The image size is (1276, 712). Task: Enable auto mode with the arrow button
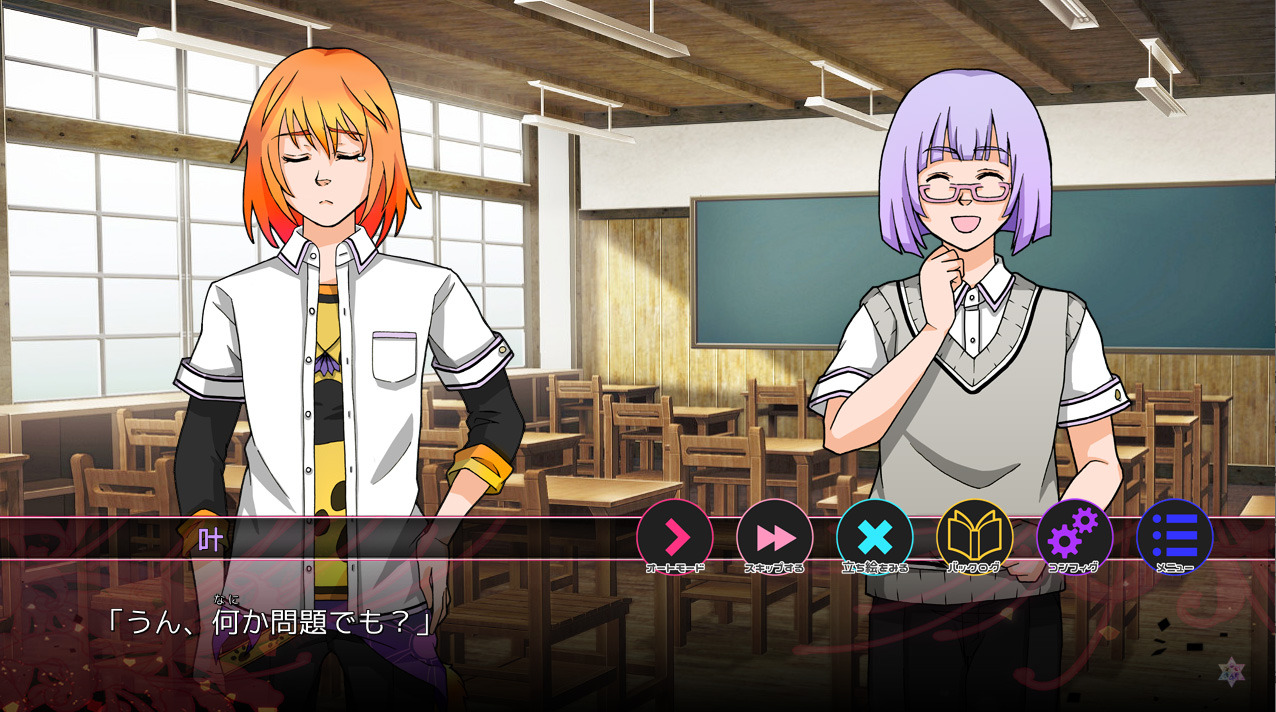click(675, 538)
